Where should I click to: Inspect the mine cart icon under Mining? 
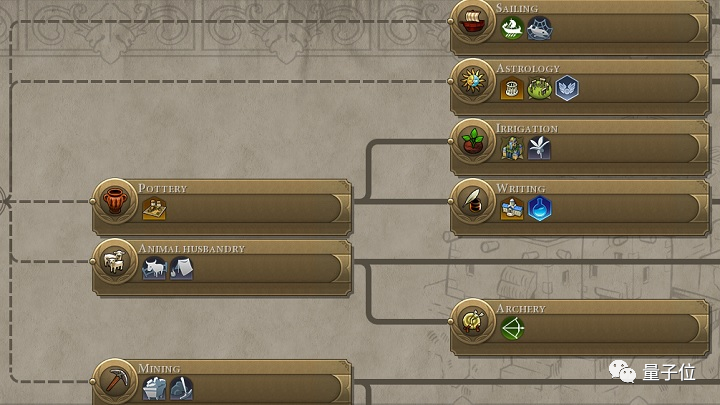(x=154, y=388)
